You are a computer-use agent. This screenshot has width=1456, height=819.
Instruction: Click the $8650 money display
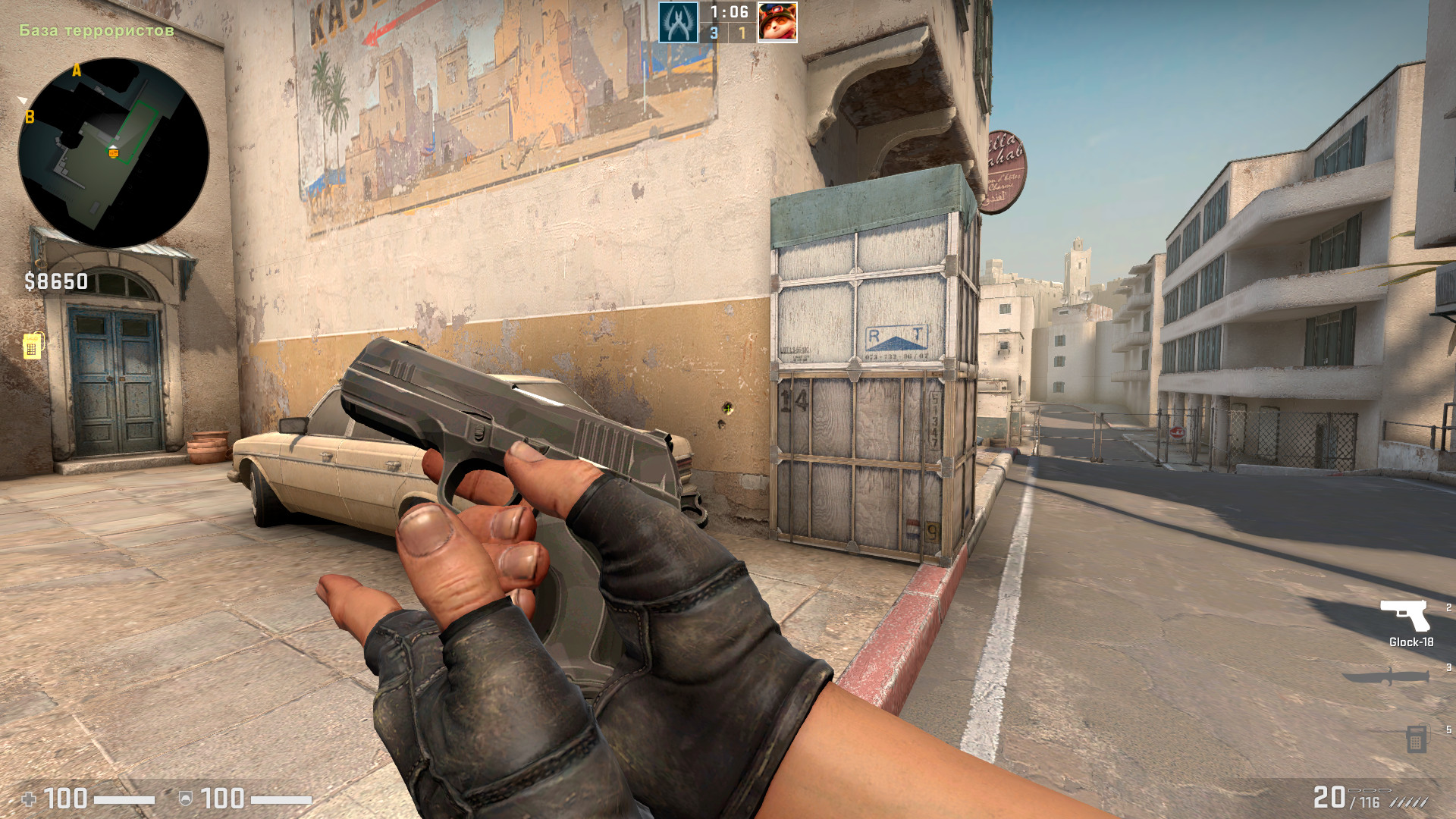point(57,281)
